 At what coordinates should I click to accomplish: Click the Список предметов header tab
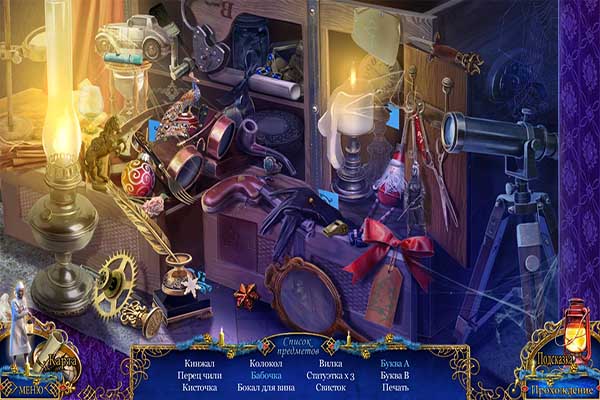click(x=300, y=347)
